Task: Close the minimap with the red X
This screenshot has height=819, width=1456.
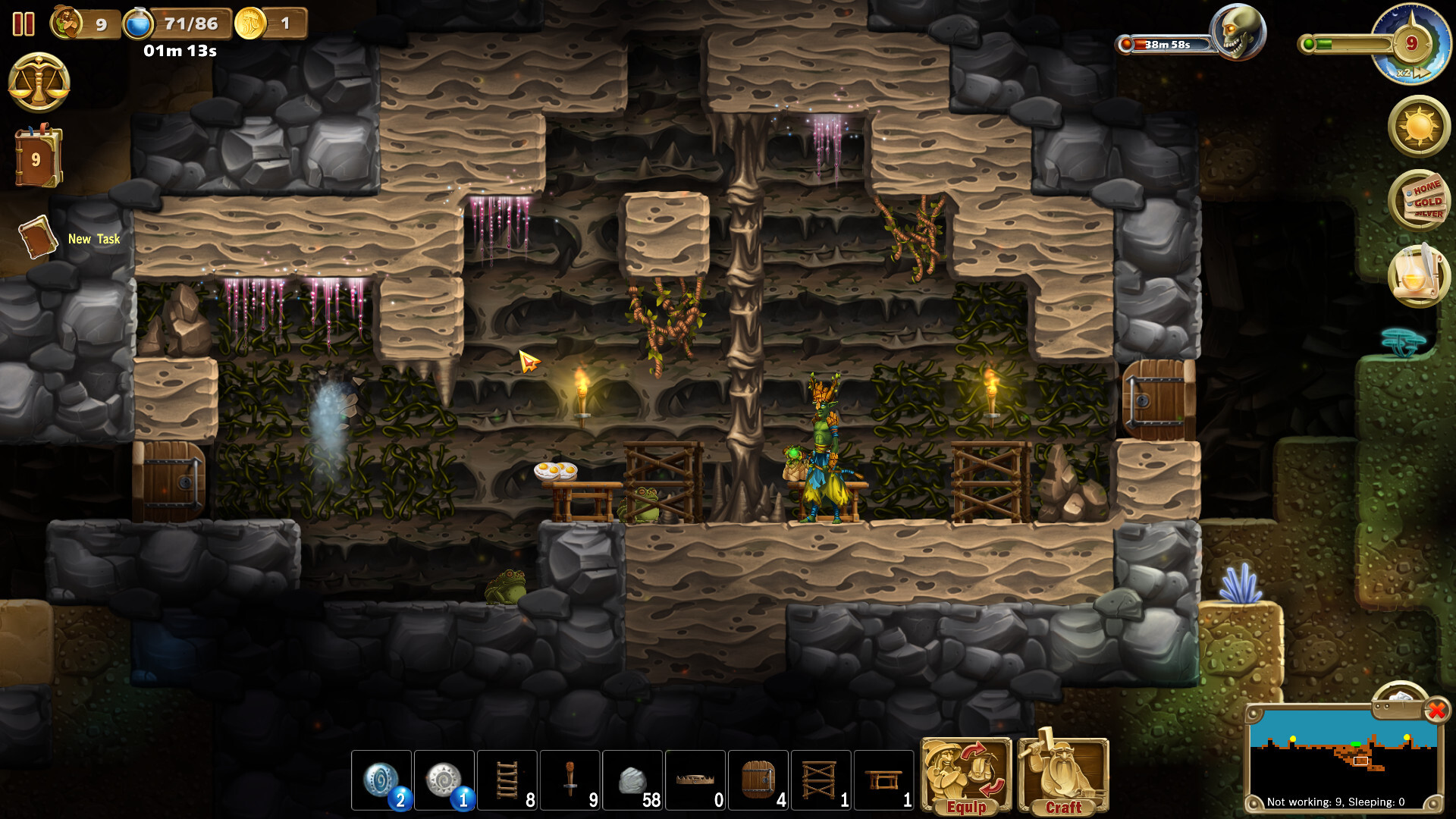Action: tap(1436, 711)
